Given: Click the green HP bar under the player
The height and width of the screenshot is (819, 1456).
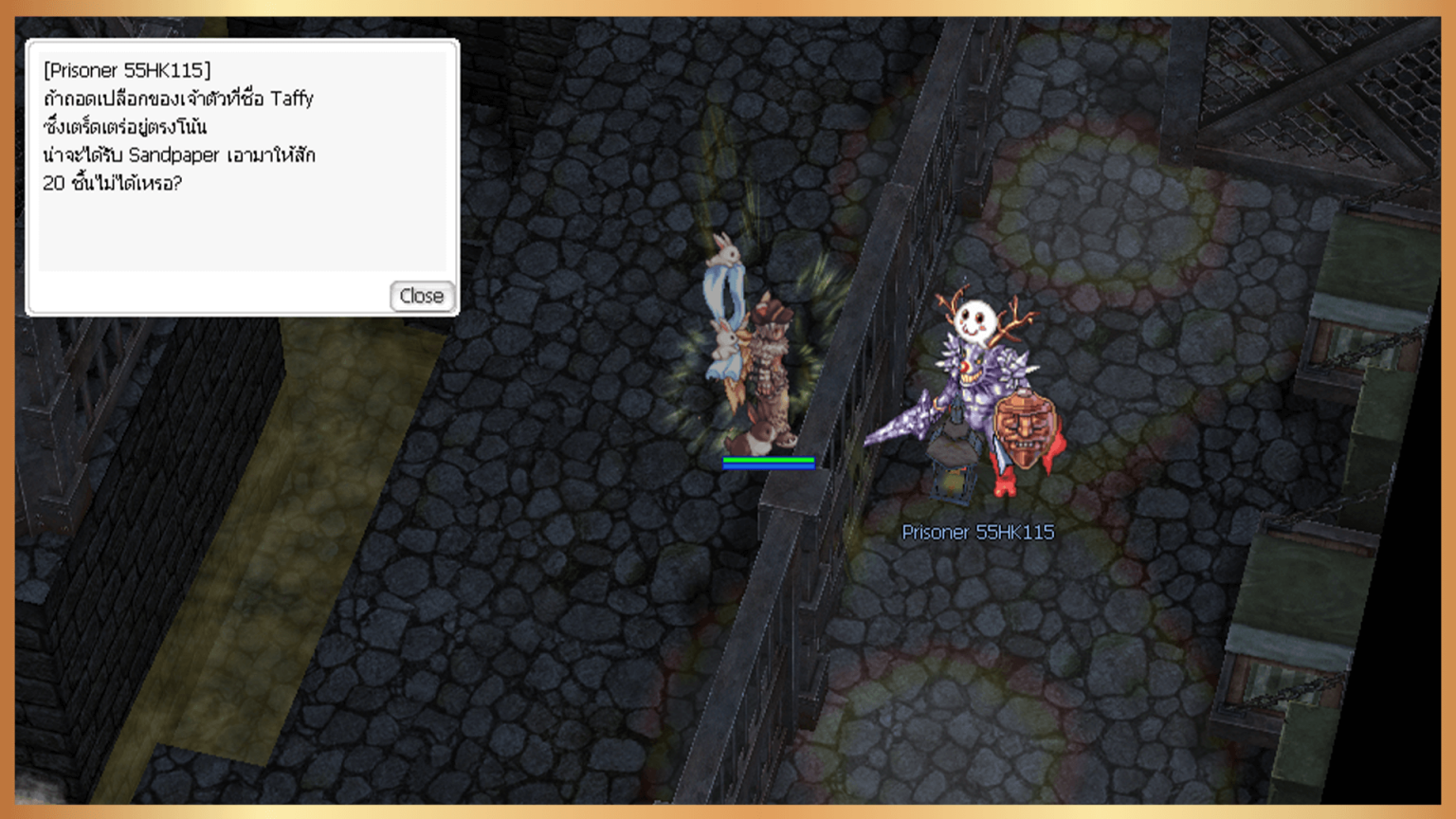Looking at the screenshot, I should [x=768, y=460].
